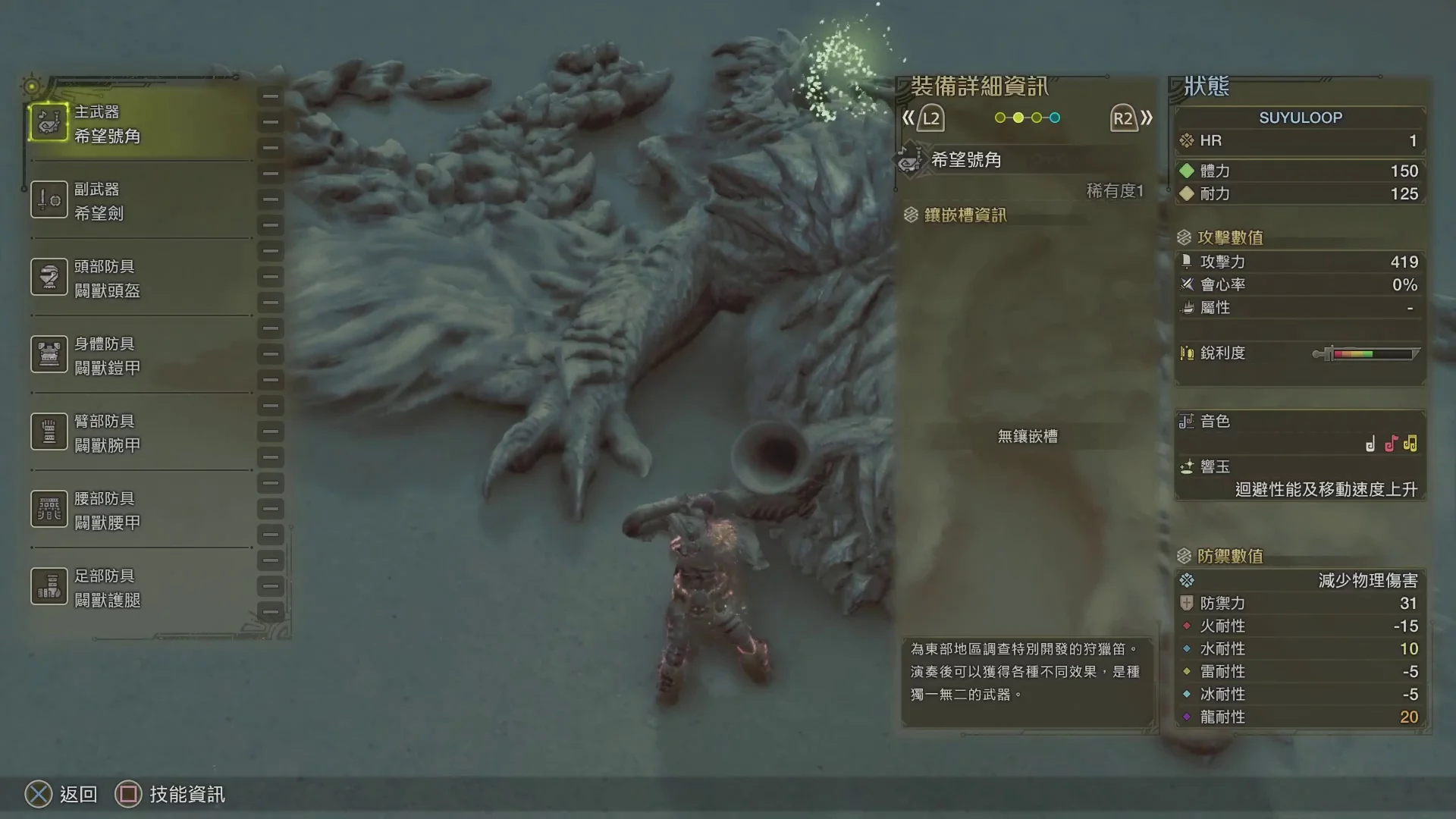The image size is (1456, 819).
Task: Click the 腰部防具 waist armor icon
Action: (x=49, y=509)
